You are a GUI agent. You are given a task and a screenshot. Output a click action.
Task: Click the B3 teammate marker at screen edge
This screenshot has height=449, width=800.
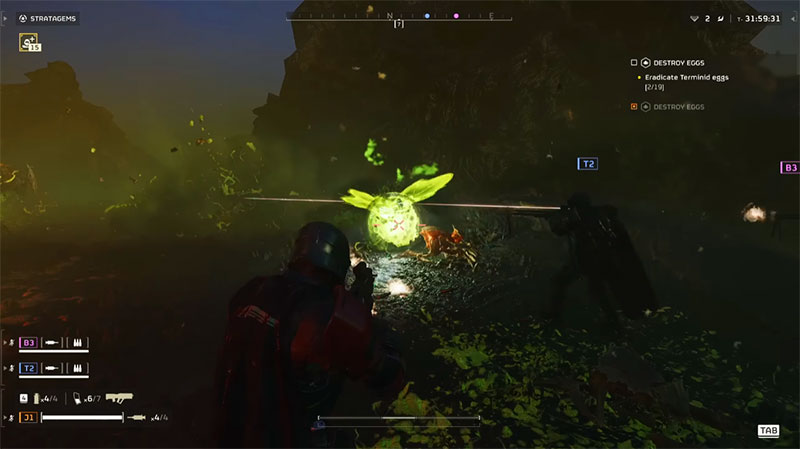tap(789, 168)
